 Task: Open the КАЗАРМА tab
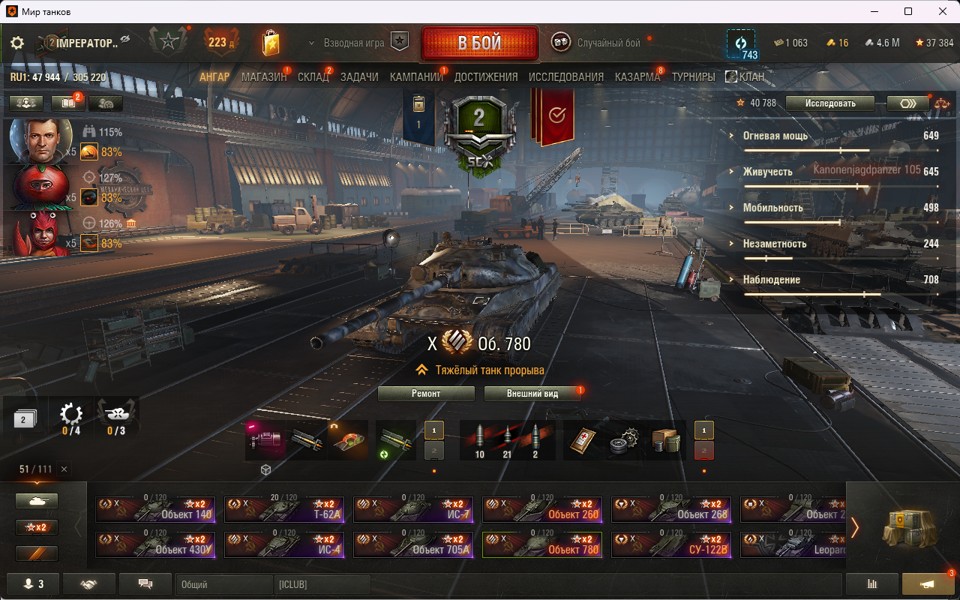(637, 77)
